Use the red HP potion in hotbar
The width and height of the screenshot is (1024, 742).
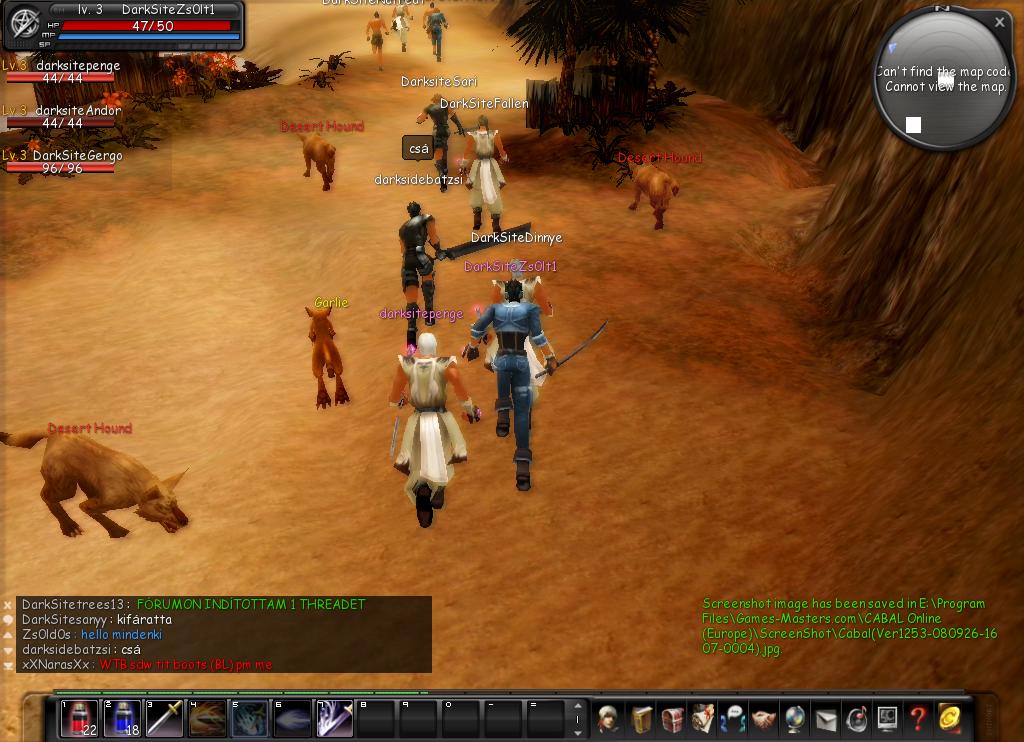(x=79, y=718)
